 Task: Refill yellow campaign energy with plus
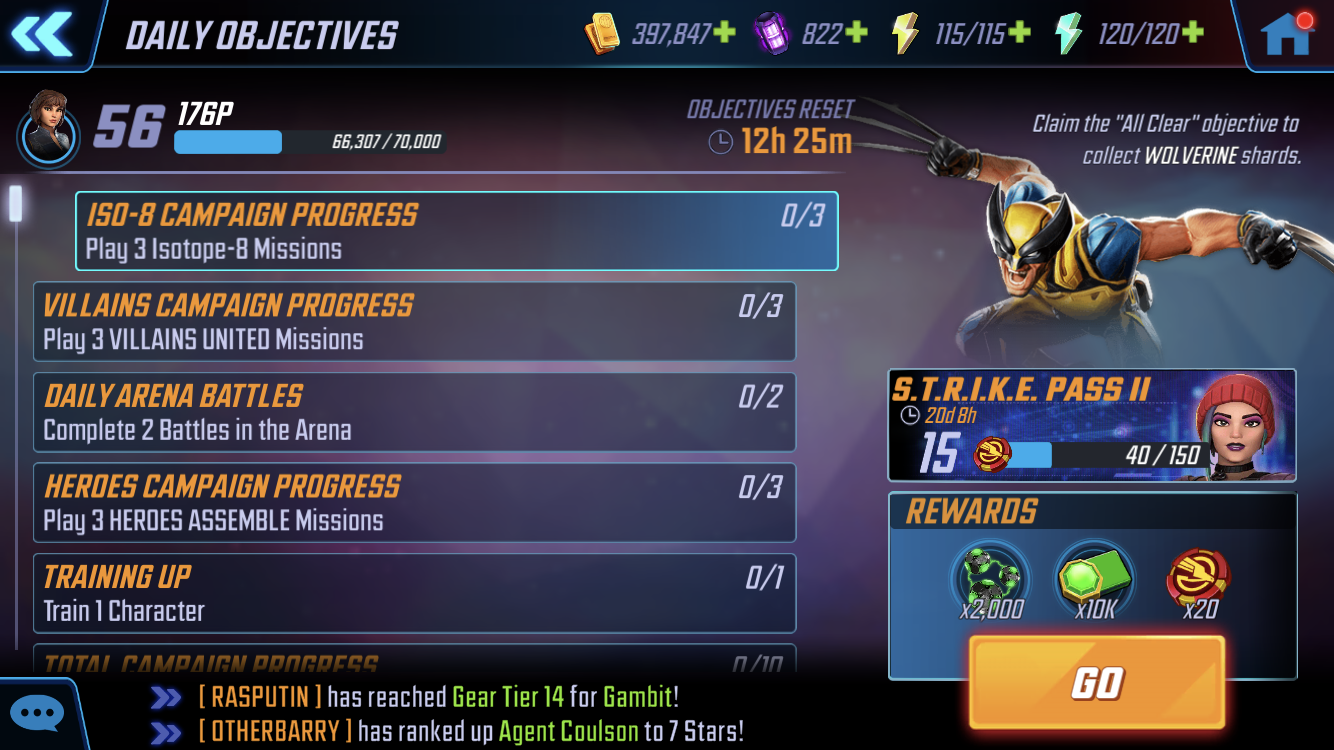[1019, 33]
